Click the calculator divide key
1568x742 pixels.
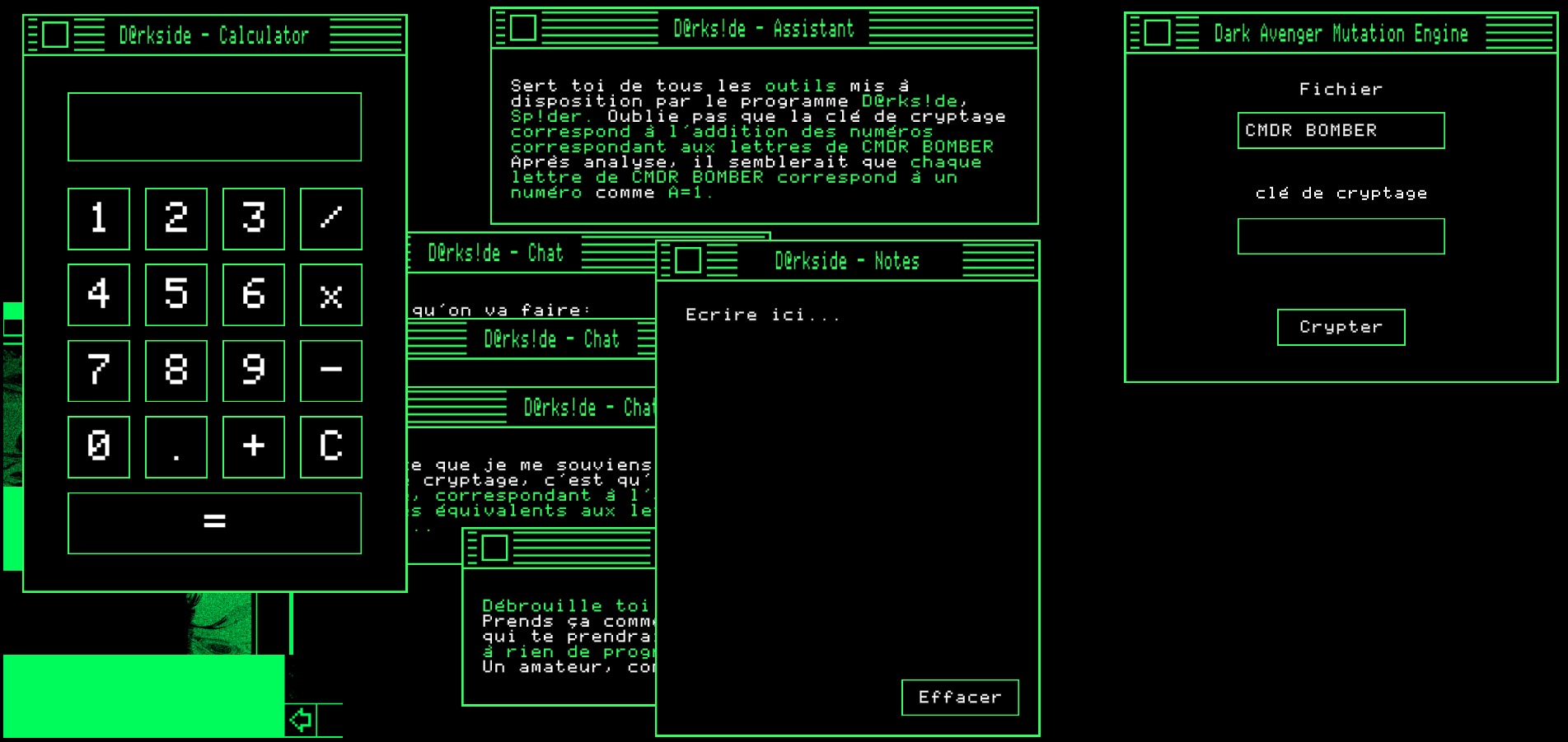click(x=331, y=218)
